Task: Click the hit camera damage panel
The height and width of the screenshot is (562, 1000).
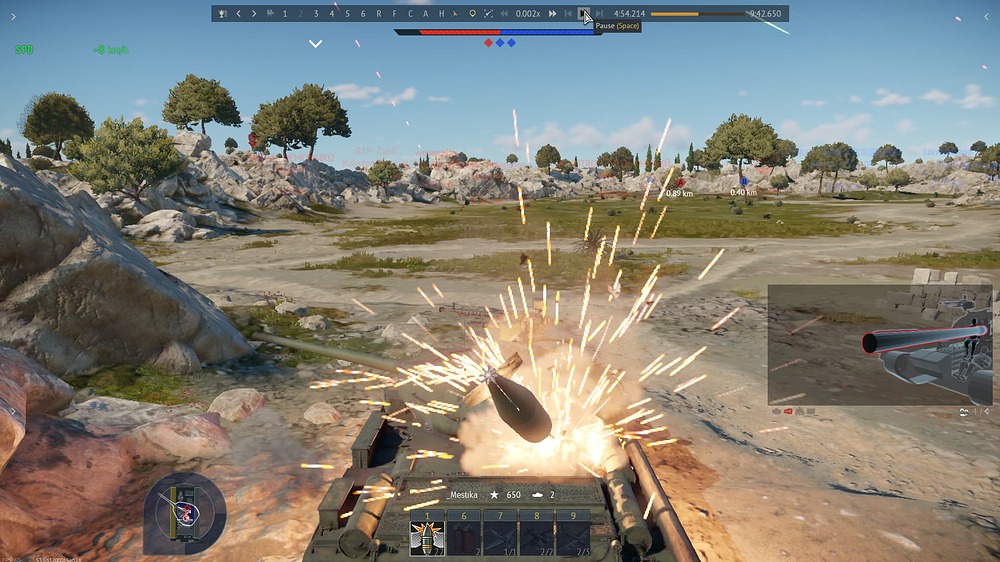Action: coord(879,345)
